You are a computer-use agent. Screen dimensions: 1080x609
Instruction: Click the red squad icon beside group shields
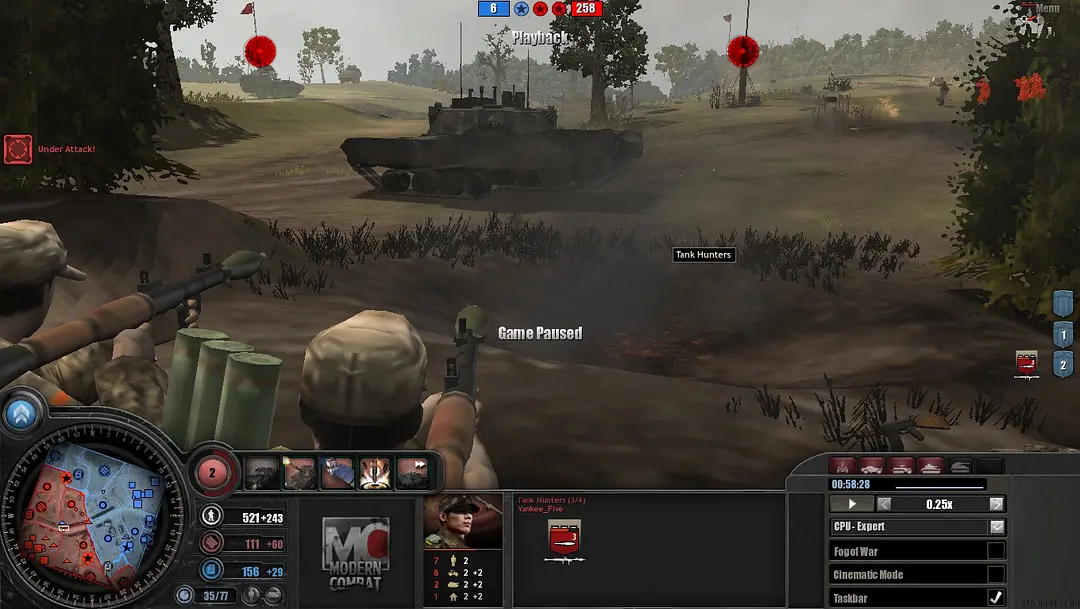click(1026, 363)
